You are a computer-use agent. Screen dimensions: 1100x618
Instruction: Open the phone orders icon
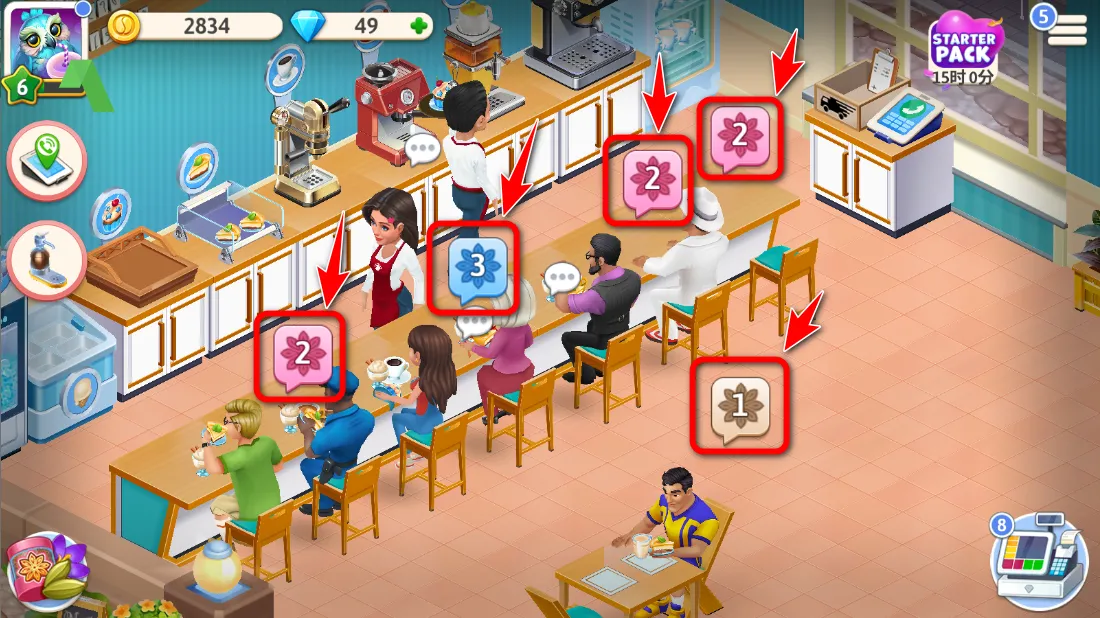tap(46, 160)
